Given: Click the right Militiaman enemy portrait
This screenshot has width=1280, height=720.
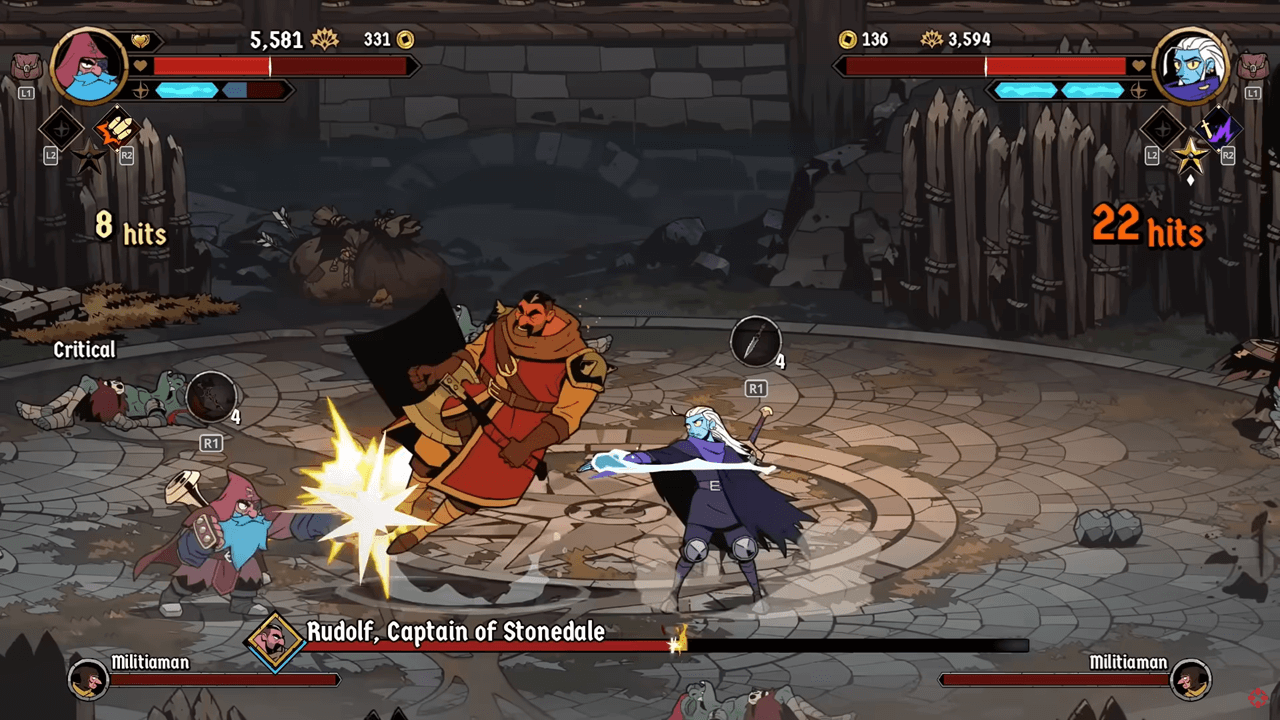Looking at the screenshot, I should 1190,680.
